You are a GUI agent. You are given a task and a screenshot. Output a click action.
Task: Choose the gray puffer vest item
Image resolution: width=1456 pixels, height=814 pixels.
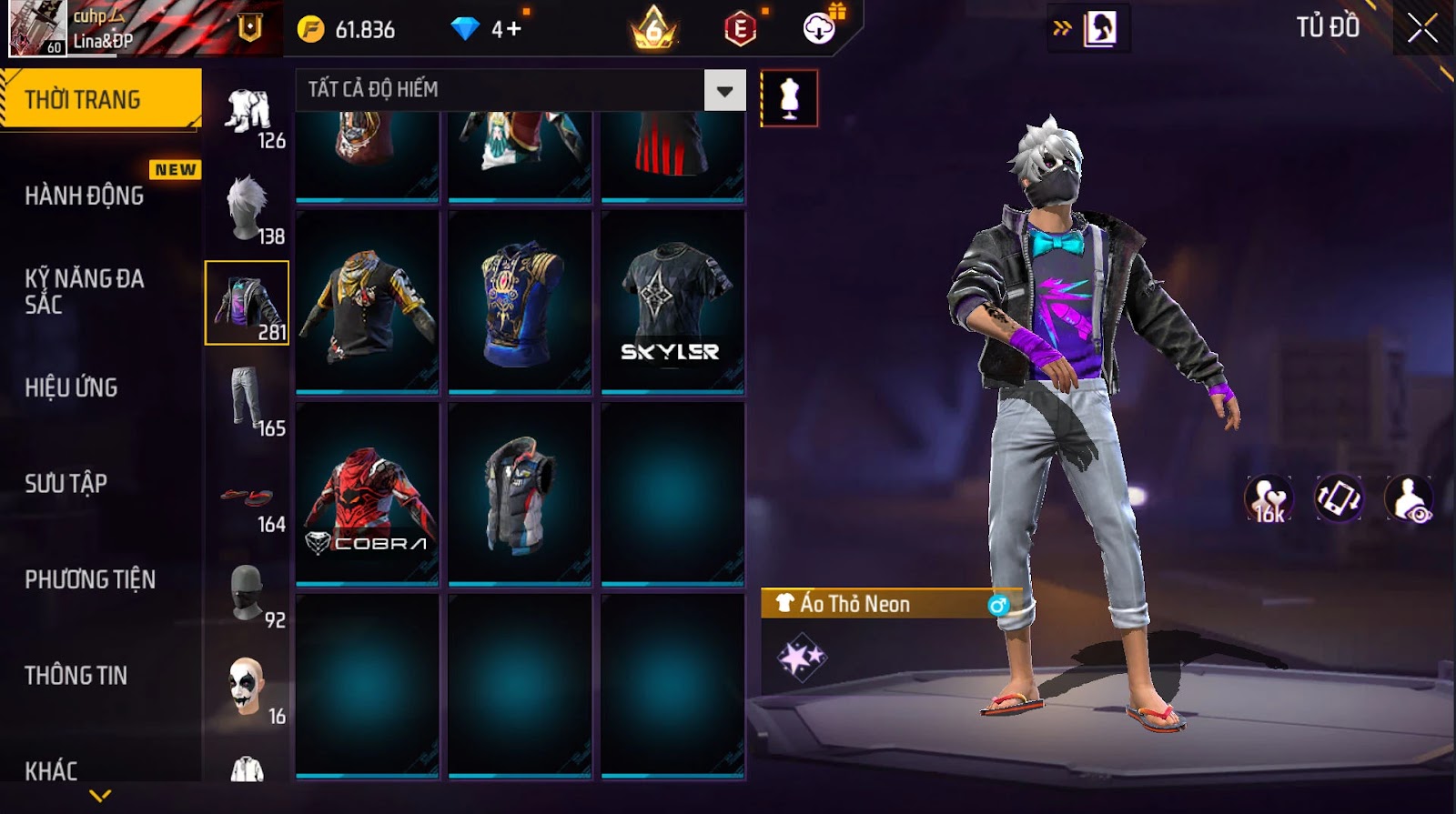(520, 494)
